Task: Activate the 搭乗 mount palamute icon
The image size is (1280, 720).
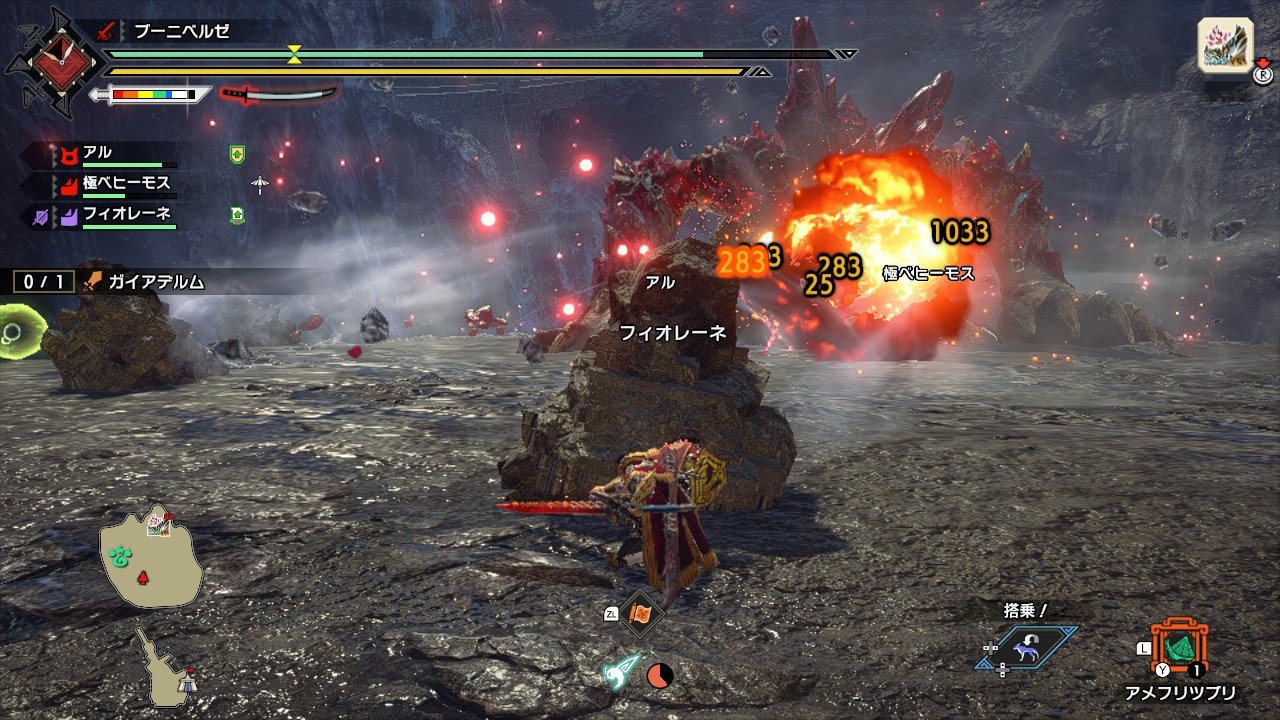Action: pyautogui.click(x=1027, y=647)
